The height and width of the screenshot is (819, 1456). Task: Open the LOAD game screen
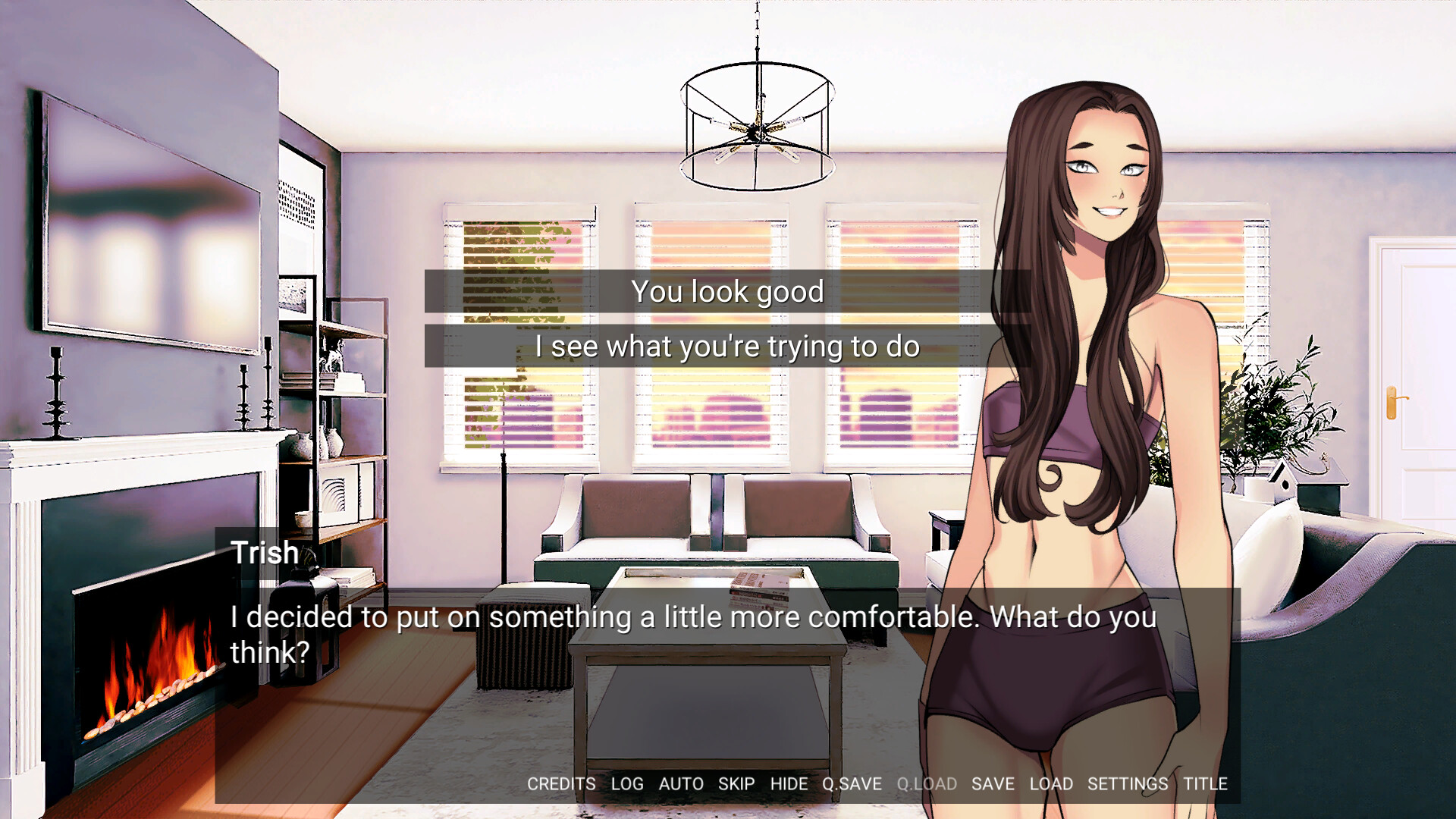tap(1052, 784)
